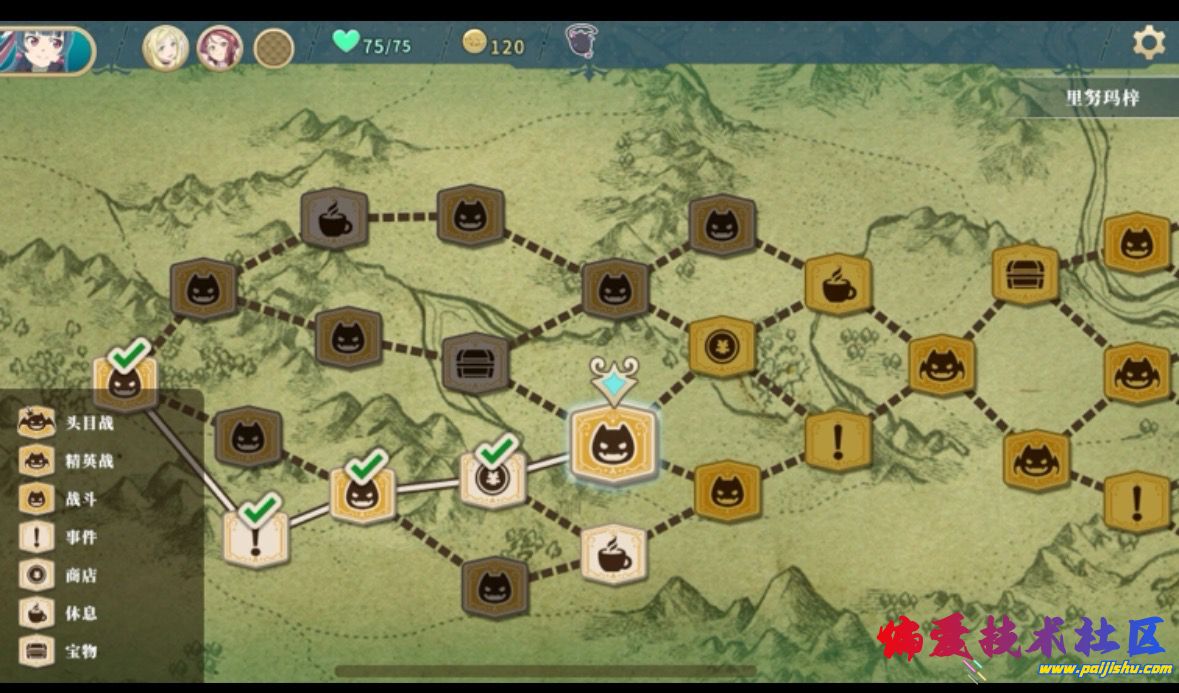Select the gold treasure chest node

(x=1025, y=274)
